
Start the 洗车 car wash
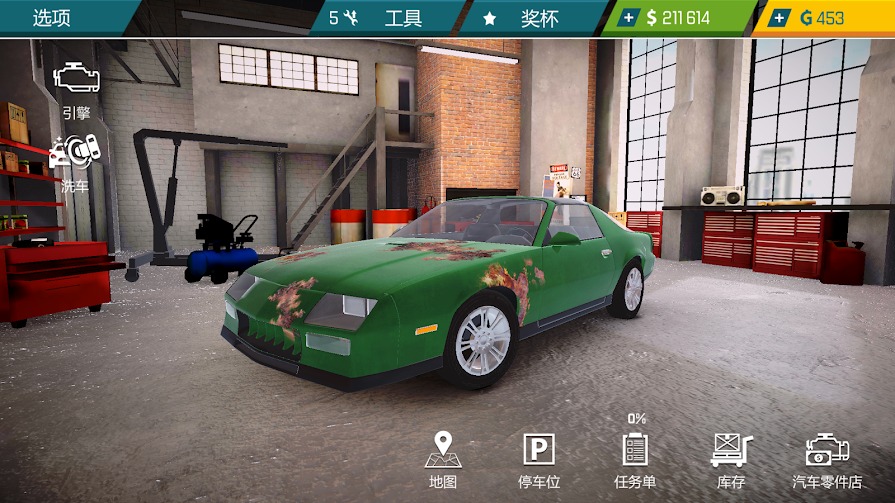(x=75, y=160)
